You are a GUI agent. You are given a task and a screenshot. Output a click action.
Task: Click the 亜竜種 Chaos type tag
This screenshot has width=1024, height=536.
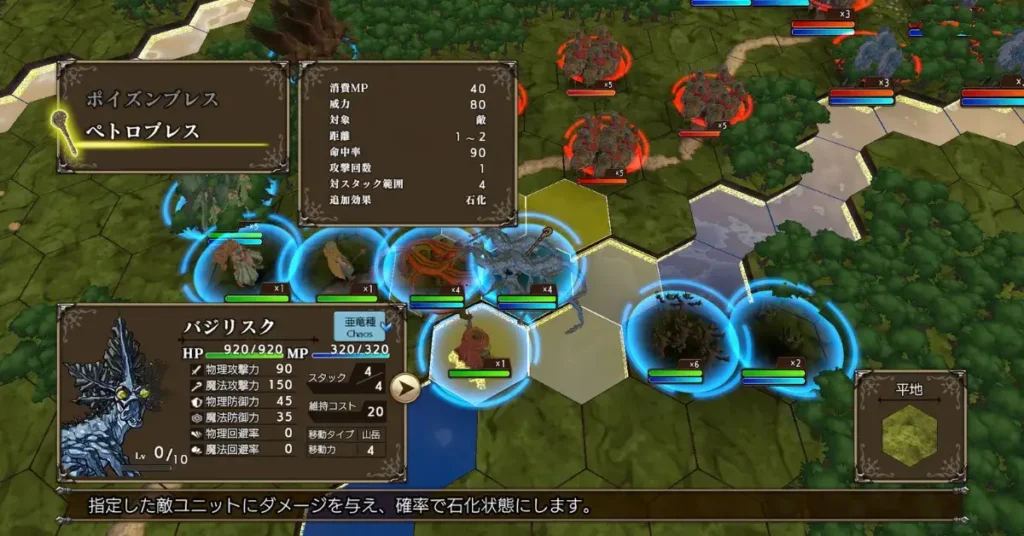(x=357, y=327)
